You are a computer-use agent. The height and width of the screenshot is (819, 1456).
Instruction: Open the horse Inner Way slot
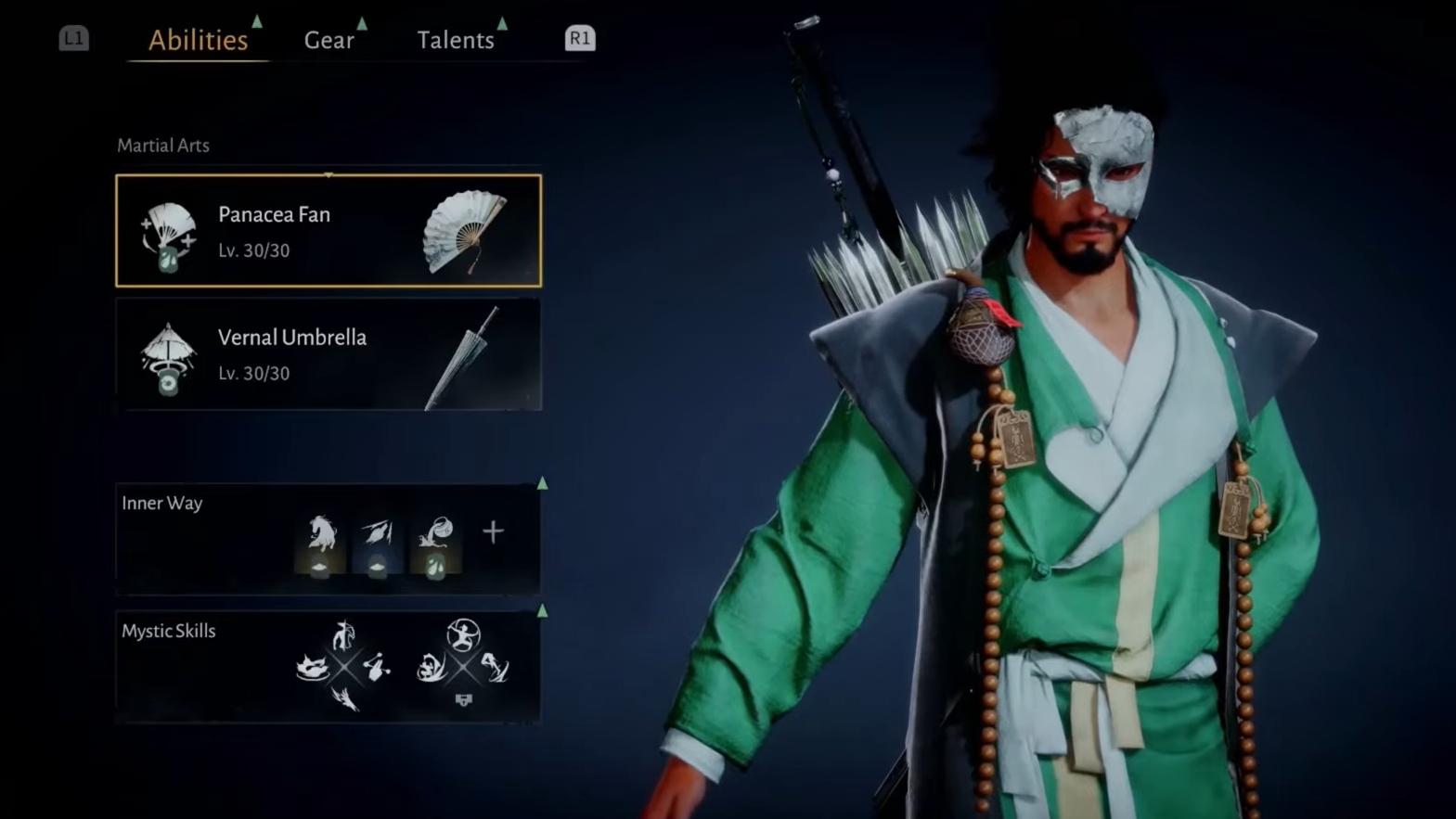320,544
